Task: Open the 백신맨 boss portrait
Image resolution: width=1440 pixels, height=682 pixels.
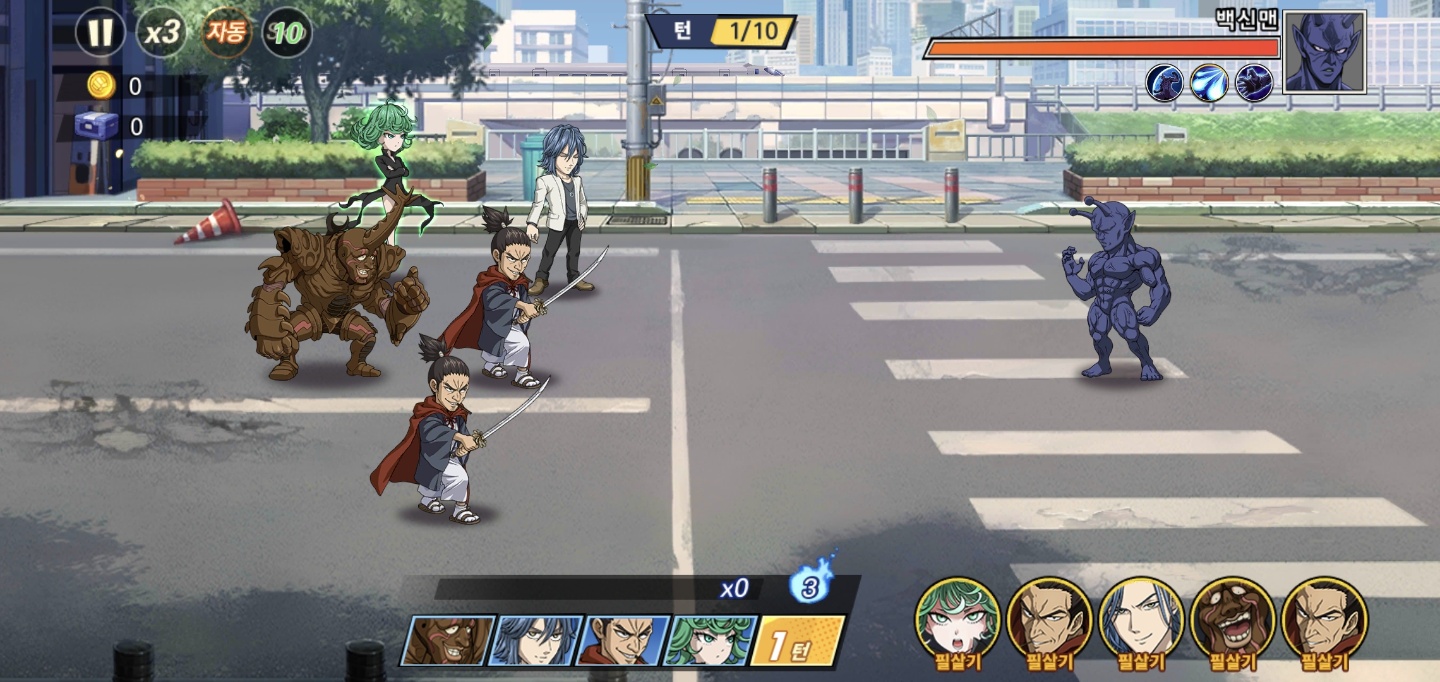Action: point(1324,52)
